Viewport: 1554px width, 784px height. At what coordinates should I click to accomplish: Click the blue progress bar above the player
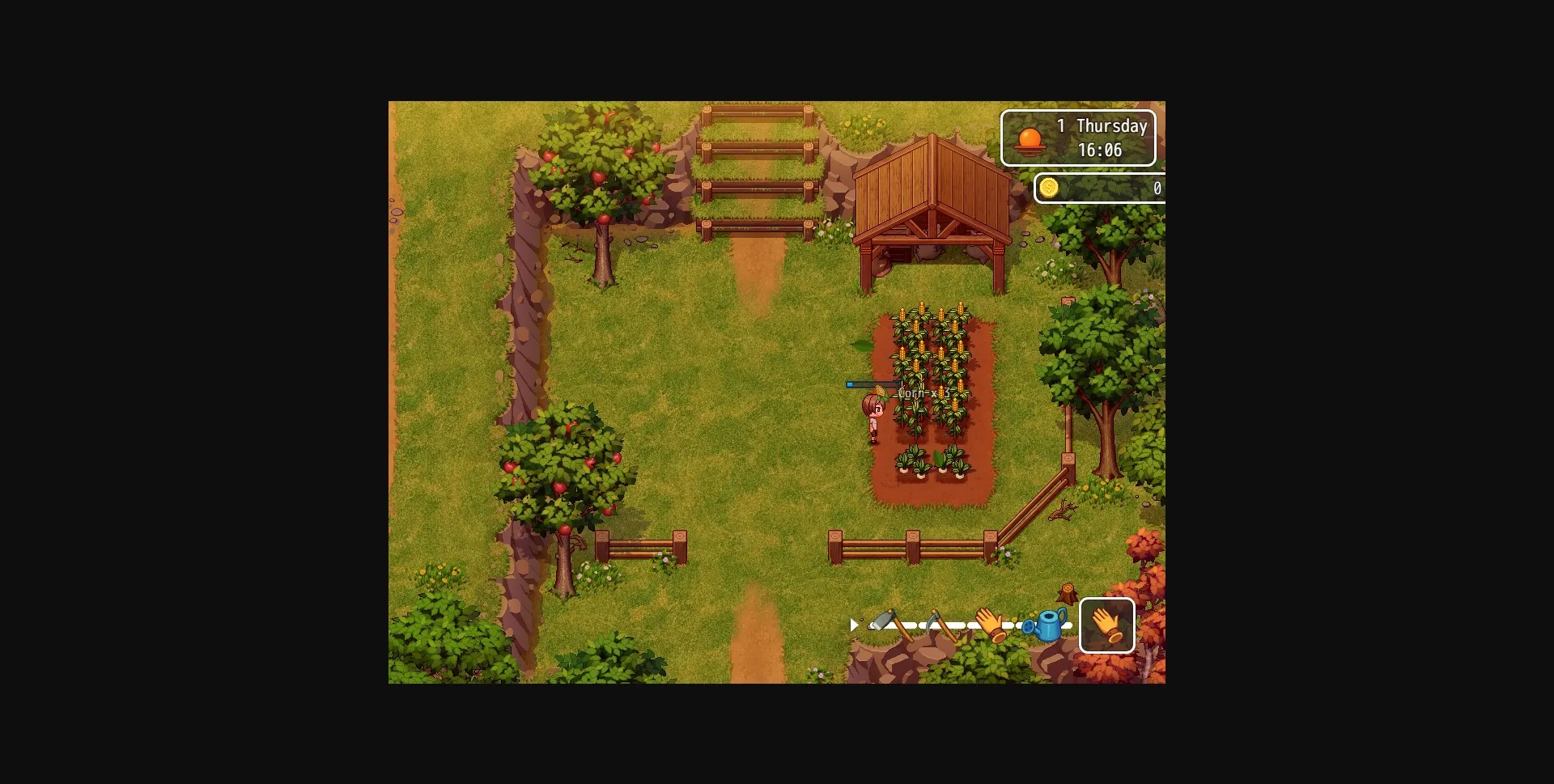coord(872,384)
